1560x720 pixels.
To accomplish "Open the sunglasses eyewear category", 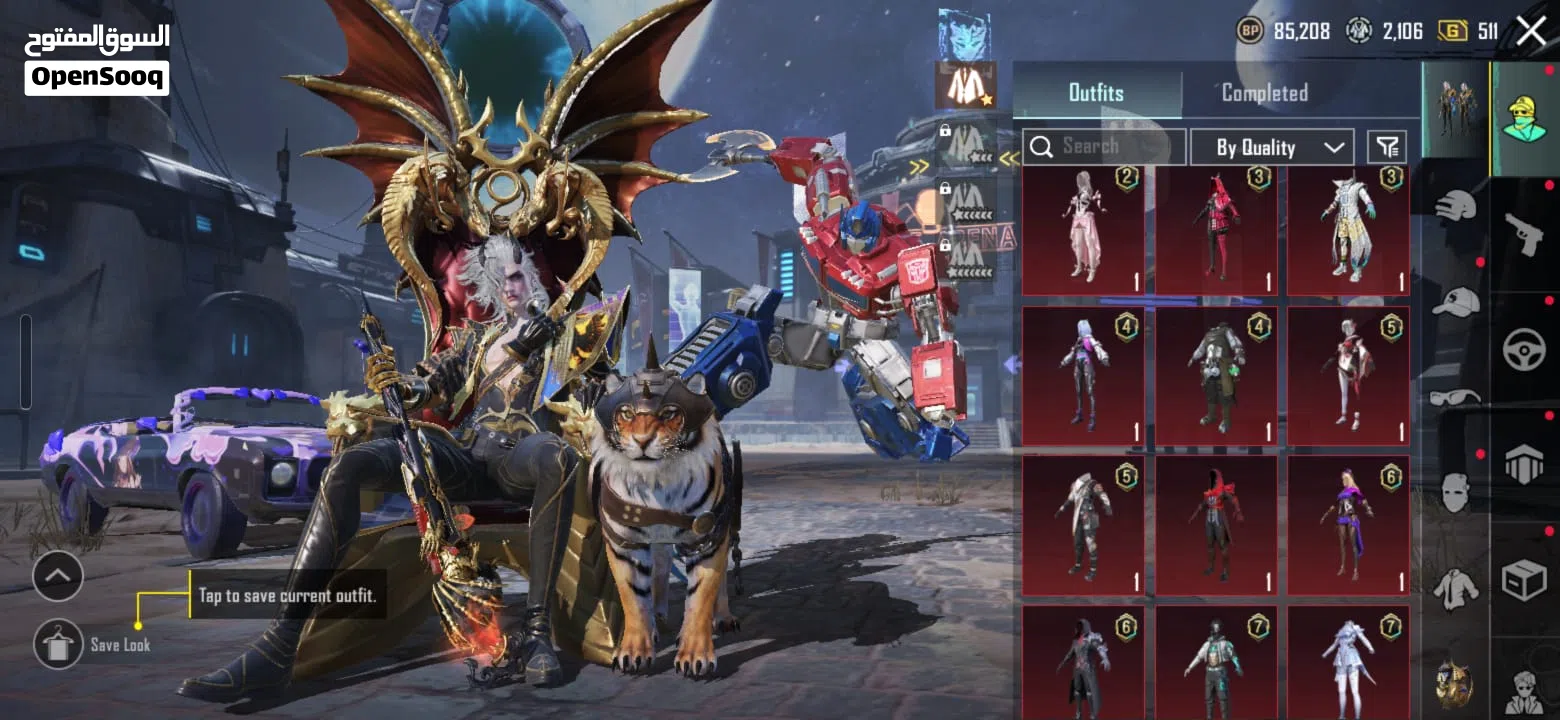I will (1456, 397).
